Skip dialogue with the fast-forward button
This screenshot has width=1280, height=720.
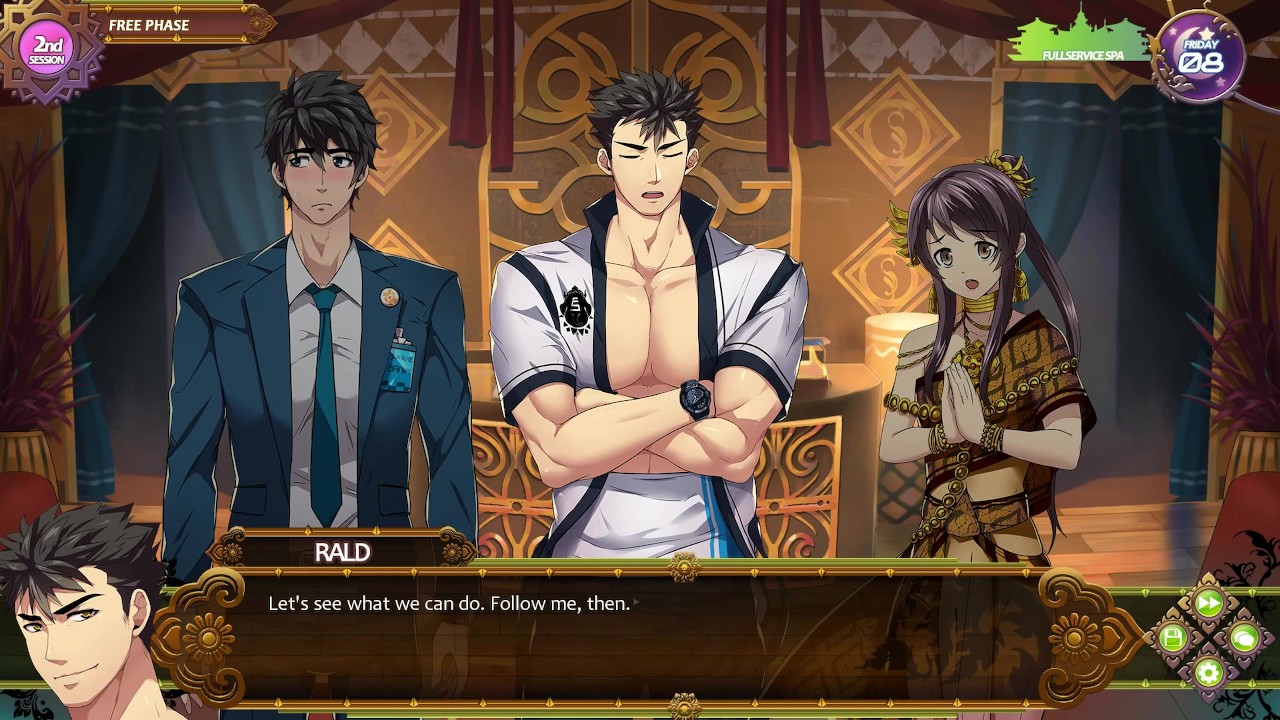[1208, 603]
